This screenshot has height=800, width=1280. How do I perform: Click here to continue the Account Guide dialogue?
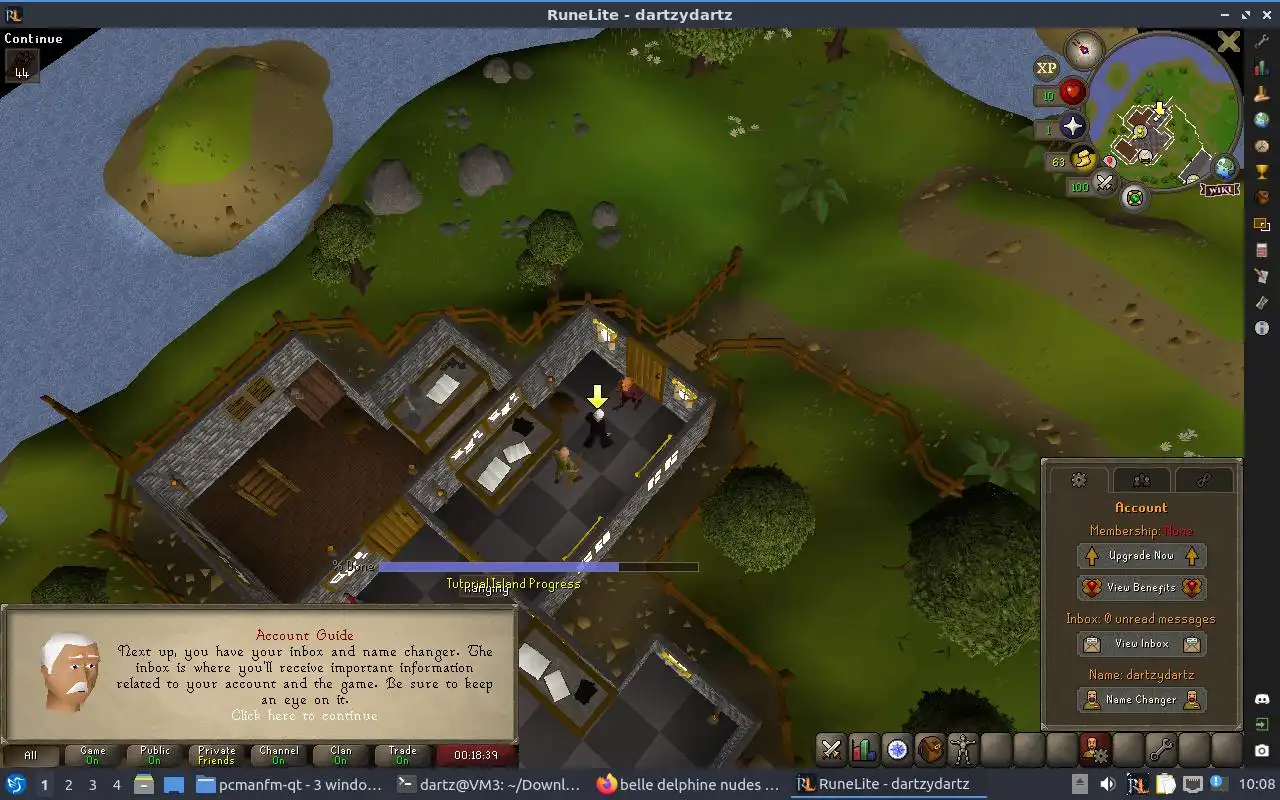304,716
